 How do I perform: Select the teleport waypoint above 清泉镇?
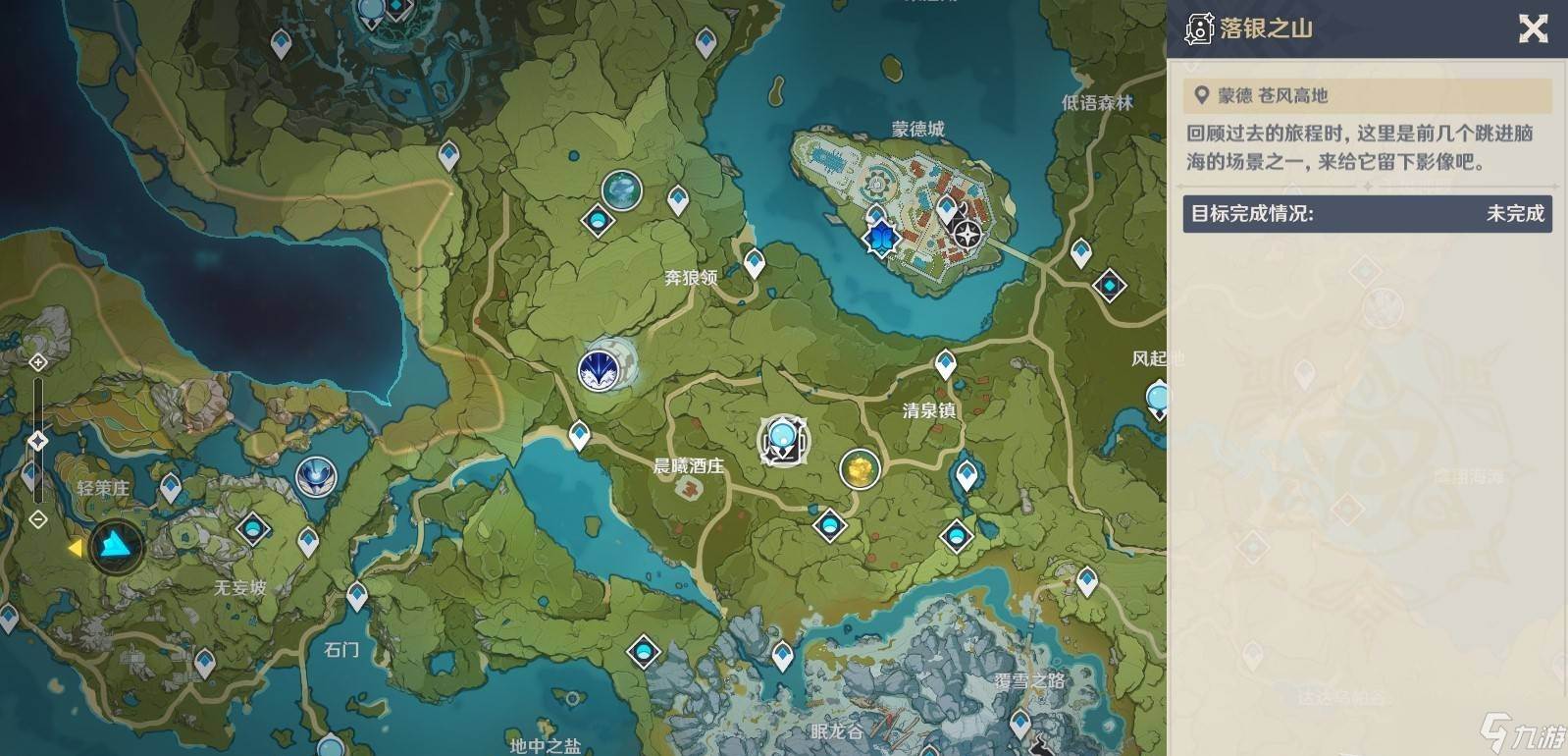click(x=945, y=364)
